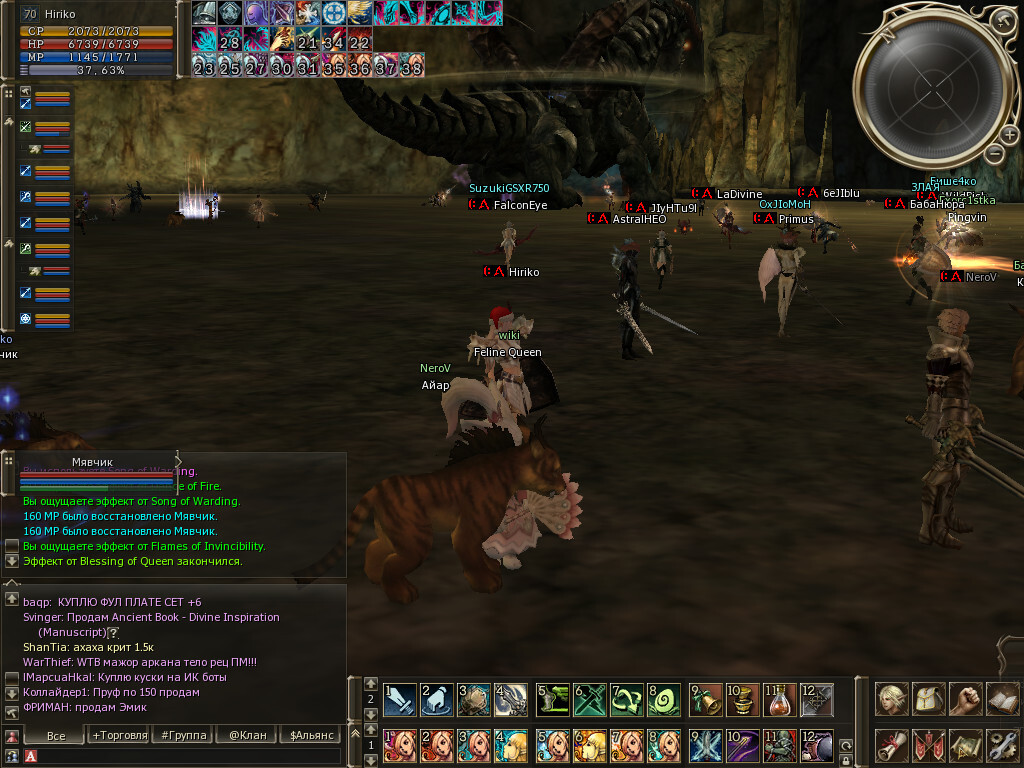Open the system menu gear and wrench icon

[x=1003, y=745]
